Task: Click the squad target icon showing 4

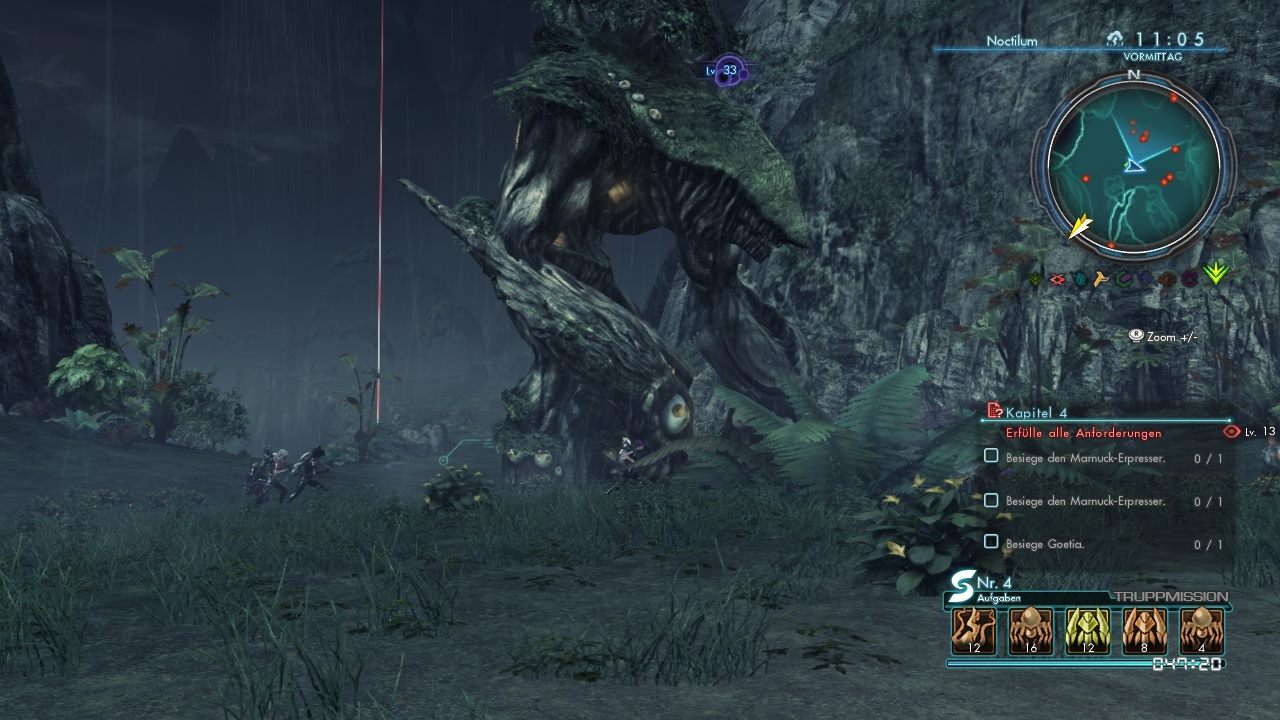Action: 1201,631
